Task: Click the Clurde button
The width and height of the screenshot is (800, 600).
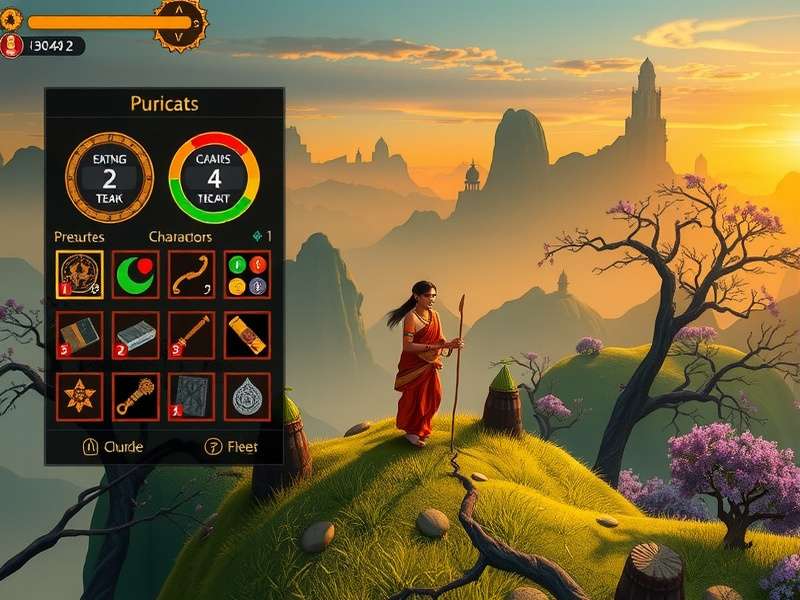Action: (111, 447)
